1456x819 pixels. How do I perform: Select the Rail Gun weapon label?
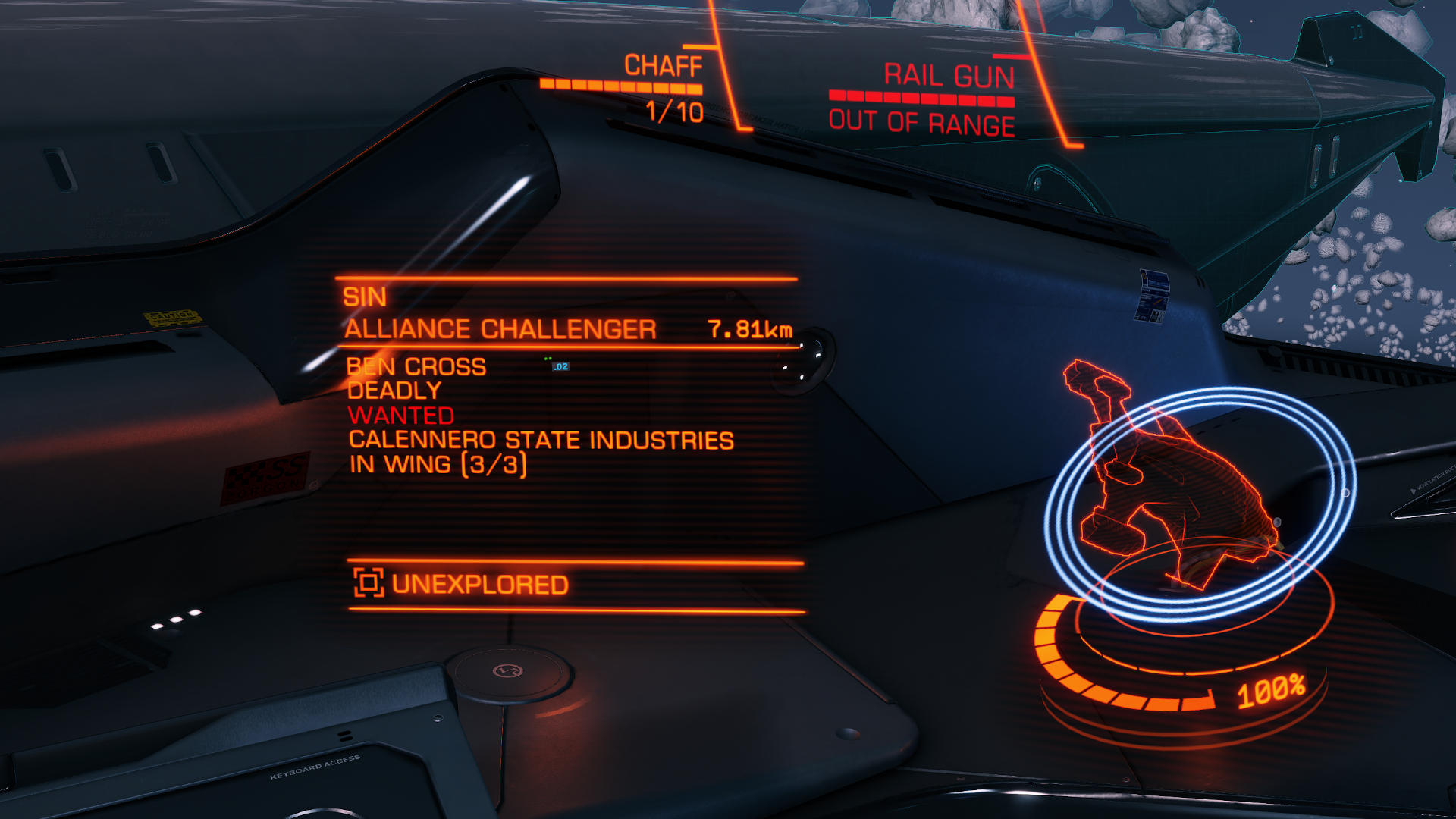(x=949, y=76)
